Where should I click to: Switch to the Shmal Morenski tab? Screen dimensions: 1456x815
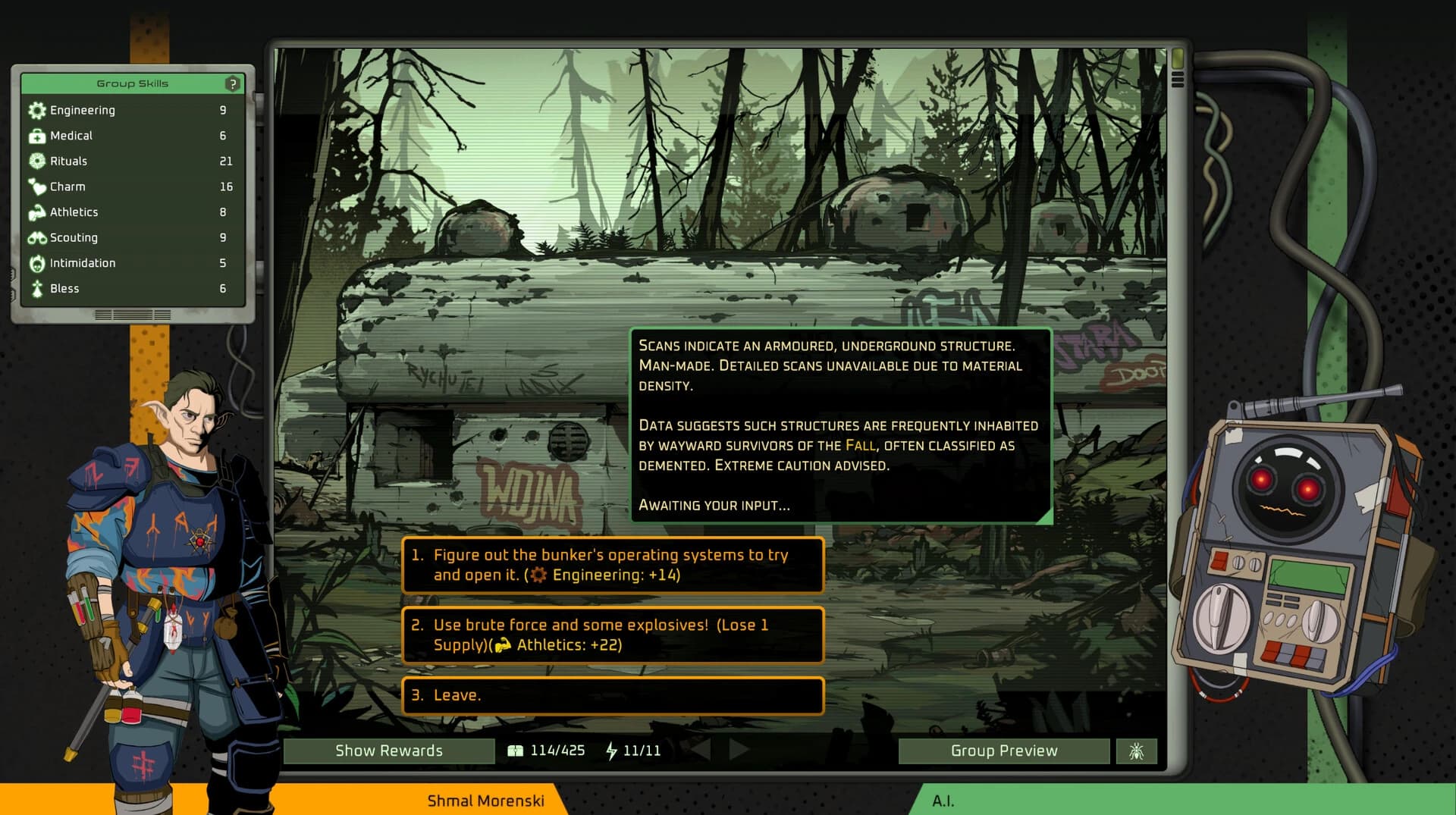[486, 801]
